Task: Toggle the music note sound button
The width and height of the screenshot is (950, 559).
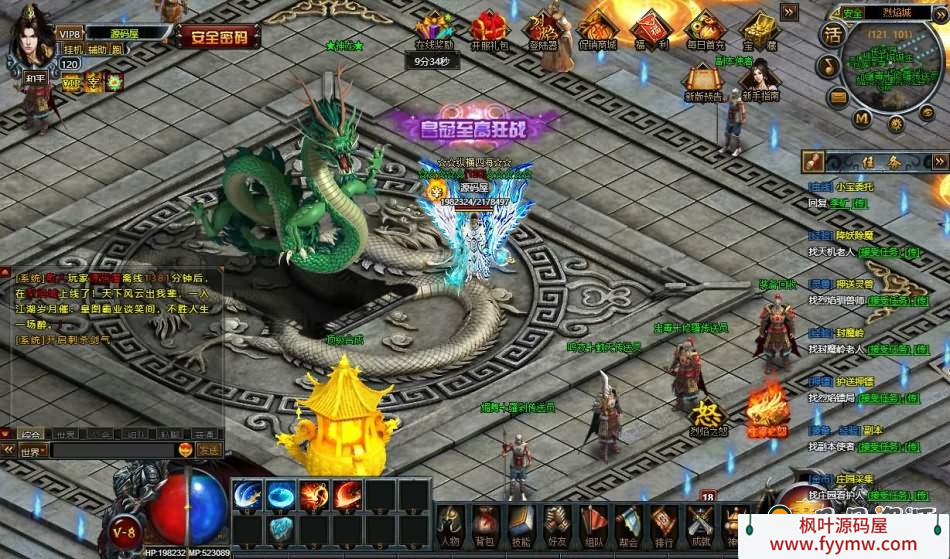Action: 828,67
